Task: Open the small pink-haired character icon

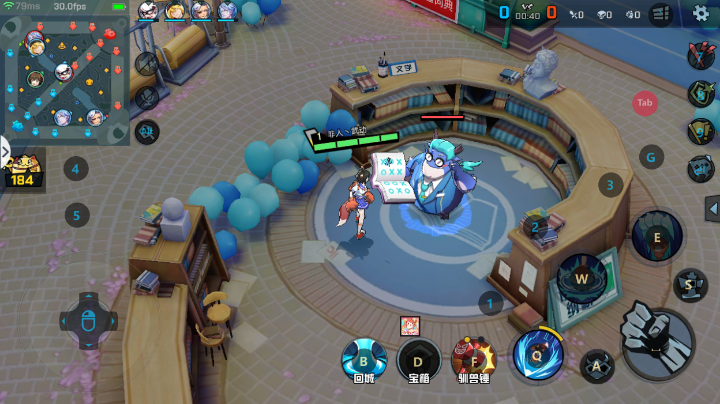Action: pyautogui.click(x=409, y=325)
